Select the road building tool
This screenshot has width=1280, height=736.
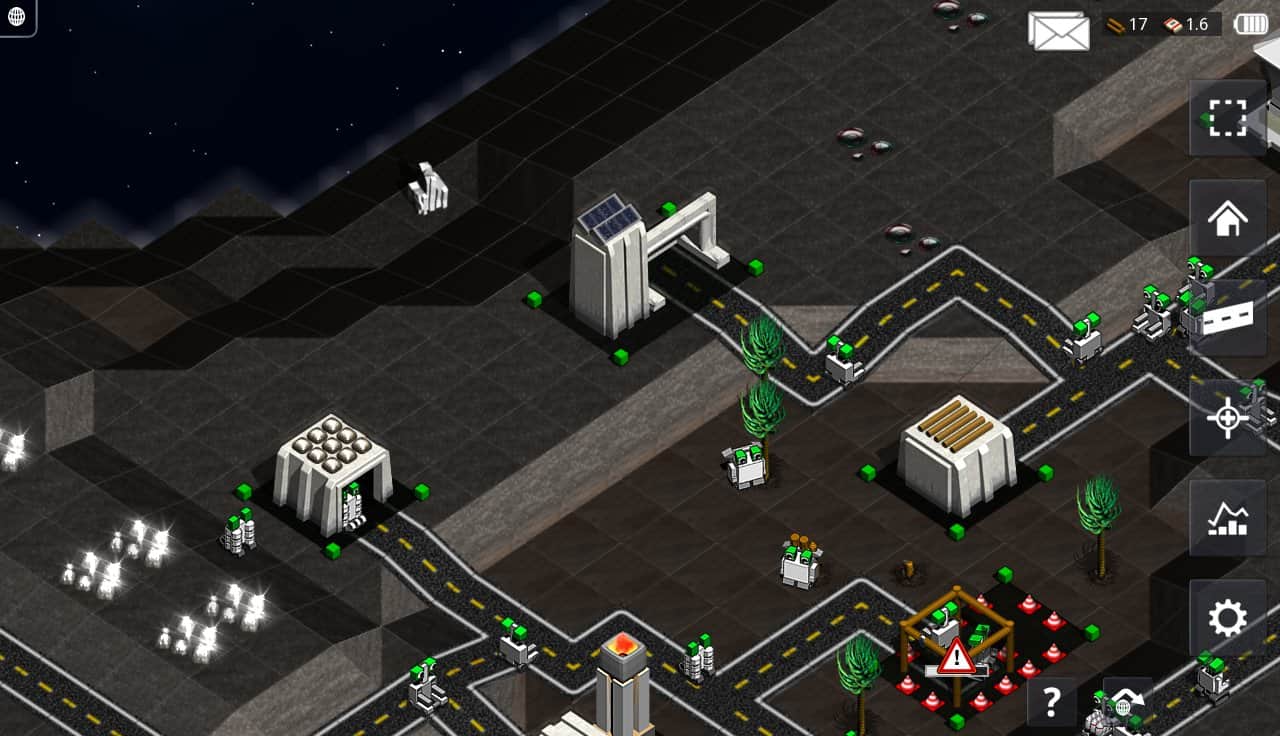pyautogui.click(x=1227, y=318)
